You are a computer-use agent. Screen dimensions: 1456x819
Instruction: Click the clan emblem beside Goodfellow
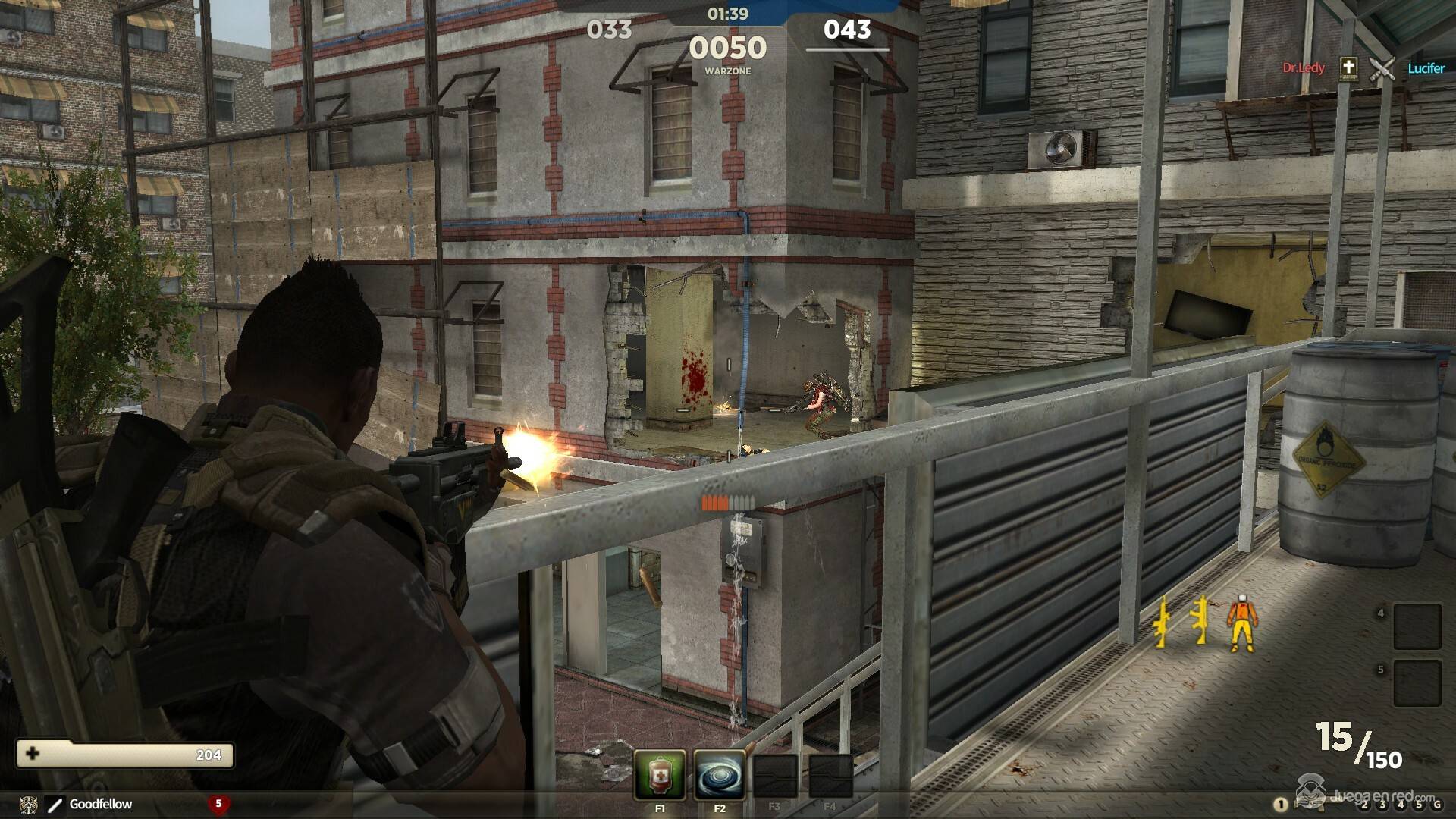point(29,804)
